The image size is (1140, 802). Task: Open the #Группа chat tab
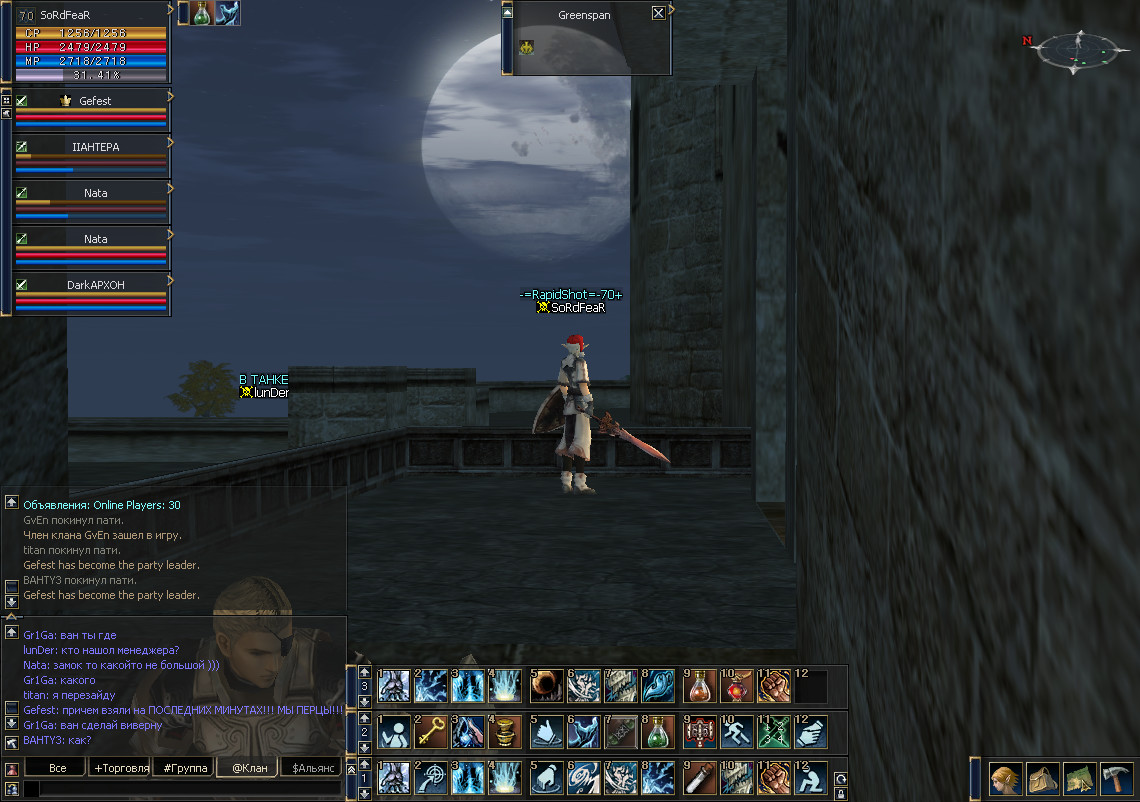click(x=185, y=768)
